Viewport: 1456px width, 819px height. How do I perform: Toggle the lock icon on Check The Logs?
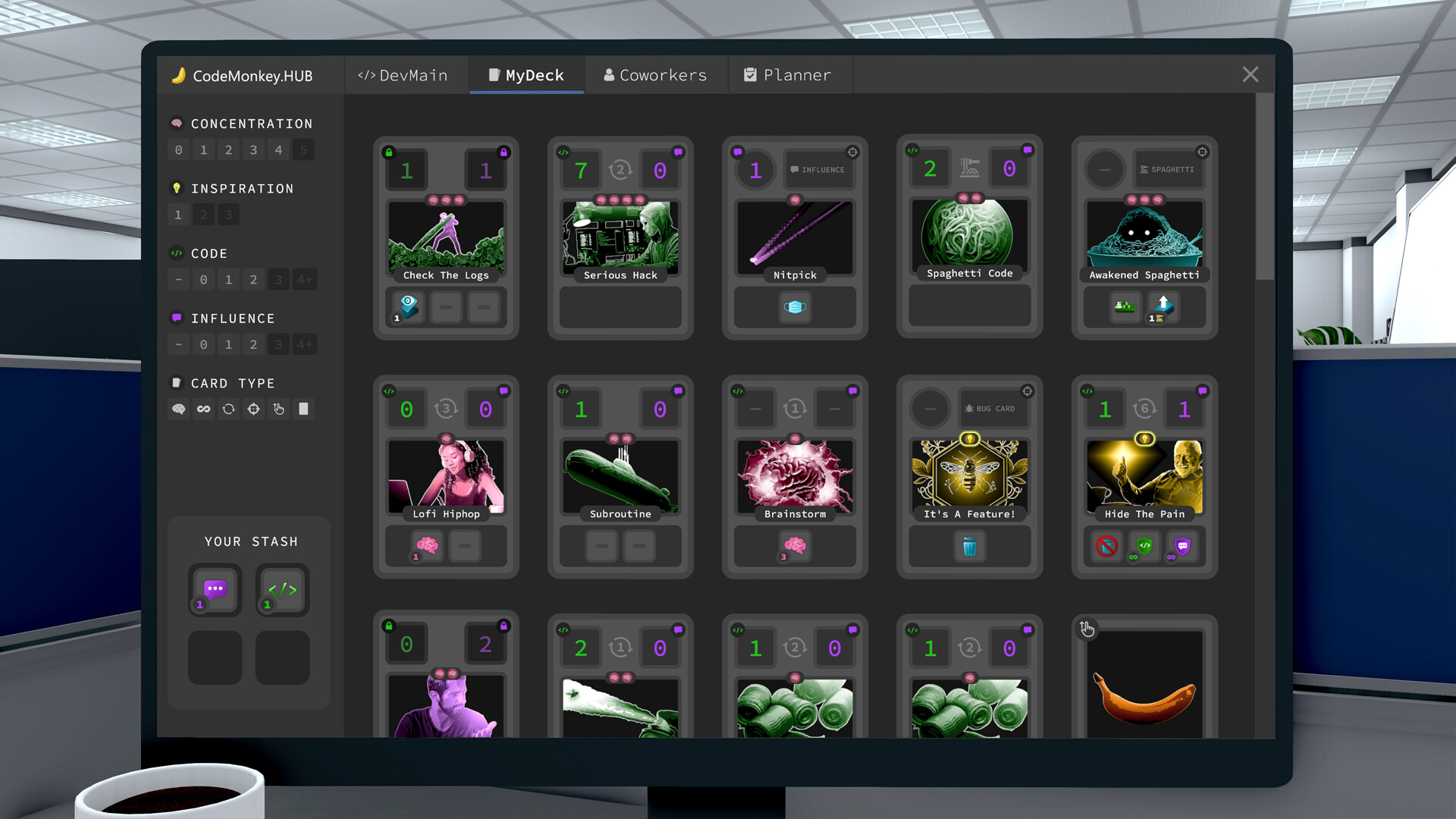(x=389, y=152)
